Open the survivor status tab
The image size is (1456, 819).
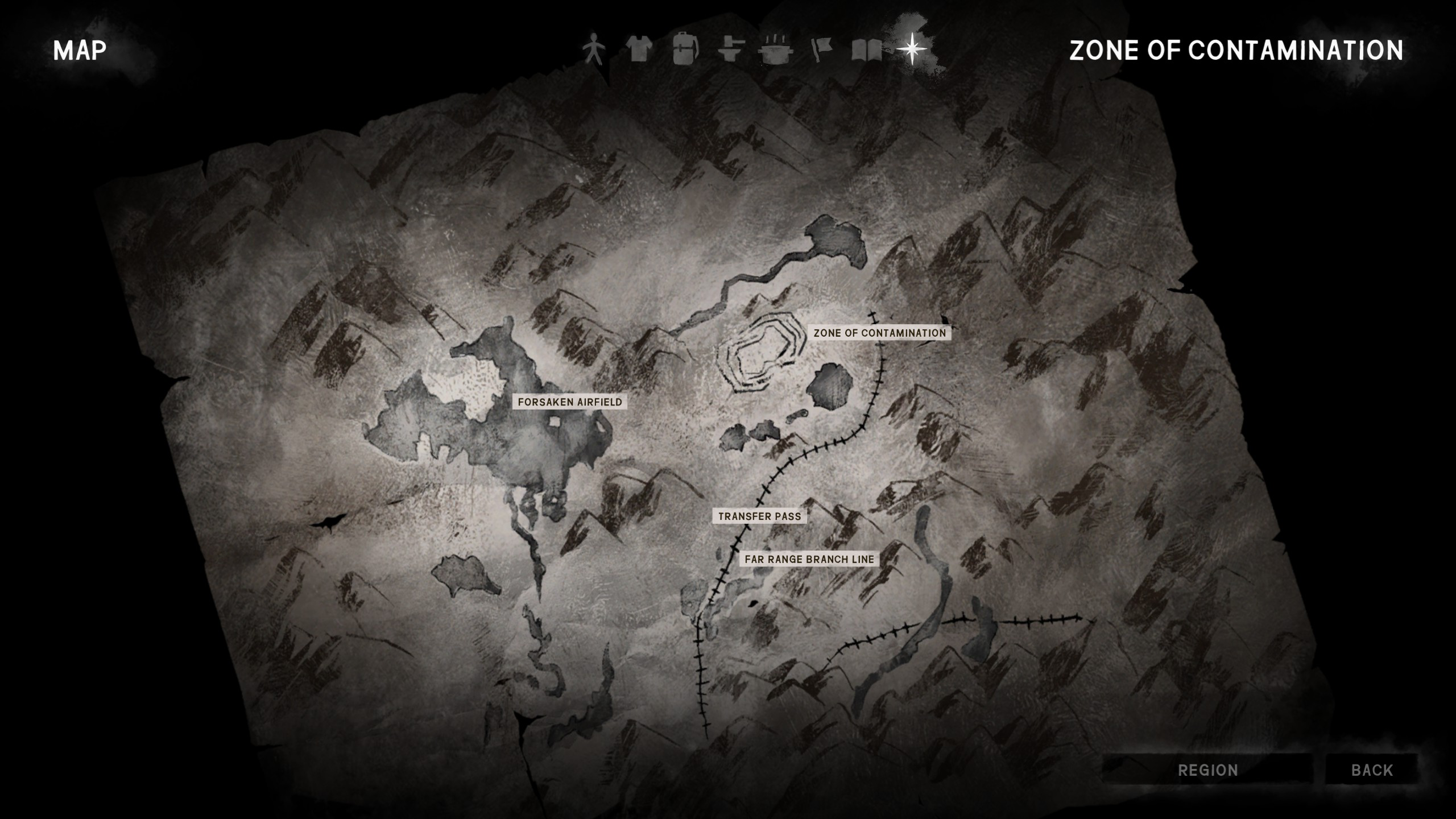point(594,50)
